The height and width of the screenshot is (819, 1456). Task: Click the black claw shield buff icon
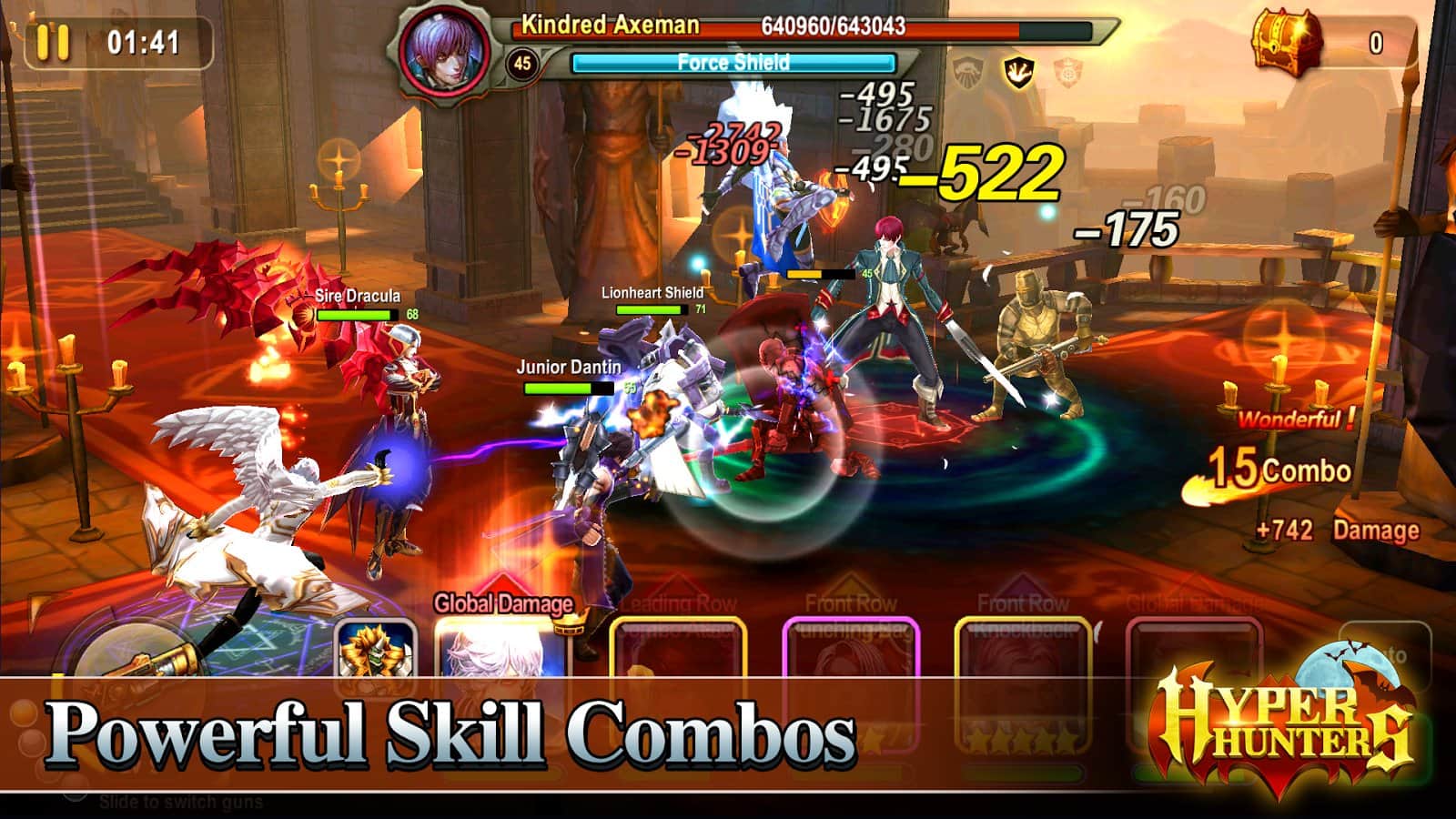[x=1017, y=71]
